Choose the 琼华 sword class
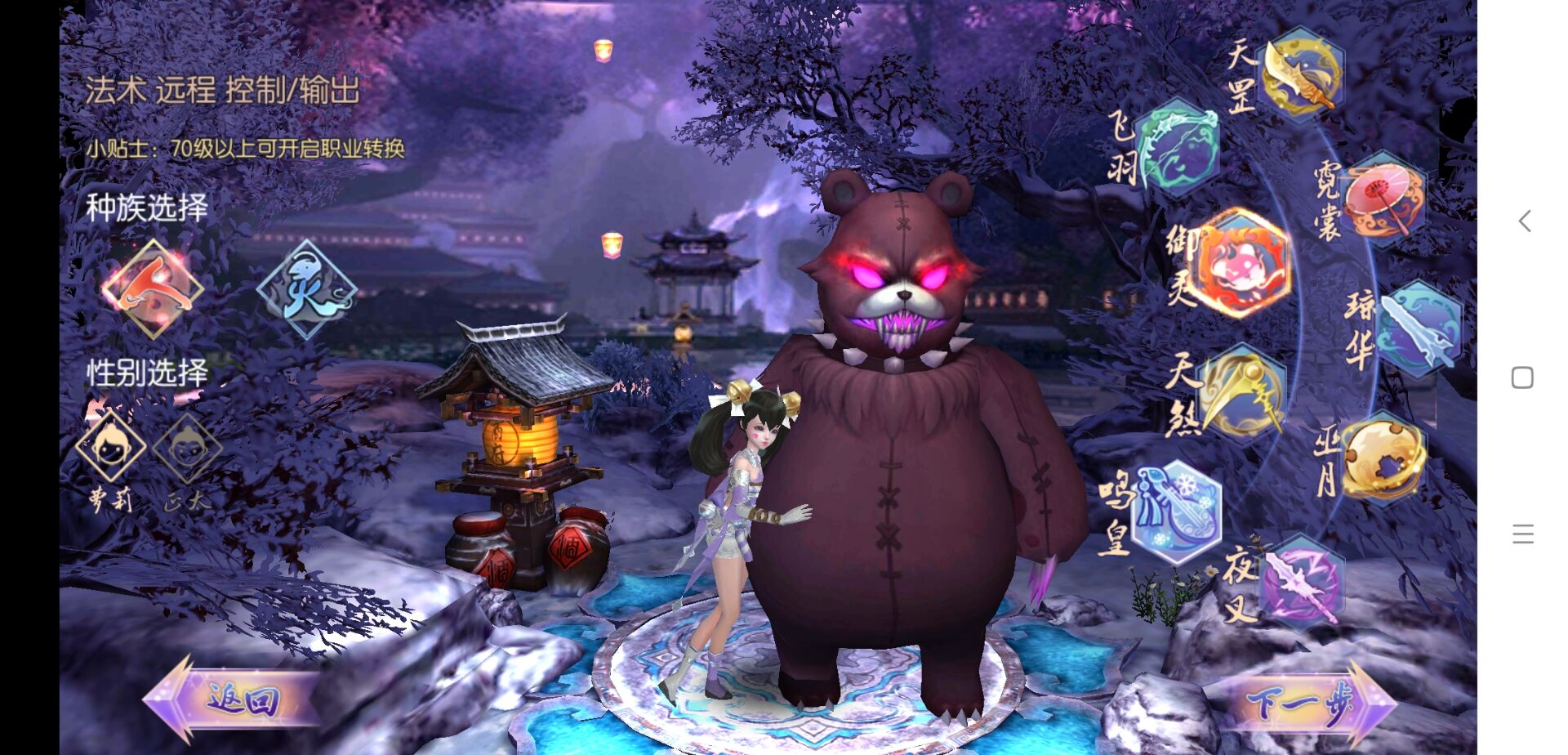This screenshot has width=1568, height=755. [1419, 328]
